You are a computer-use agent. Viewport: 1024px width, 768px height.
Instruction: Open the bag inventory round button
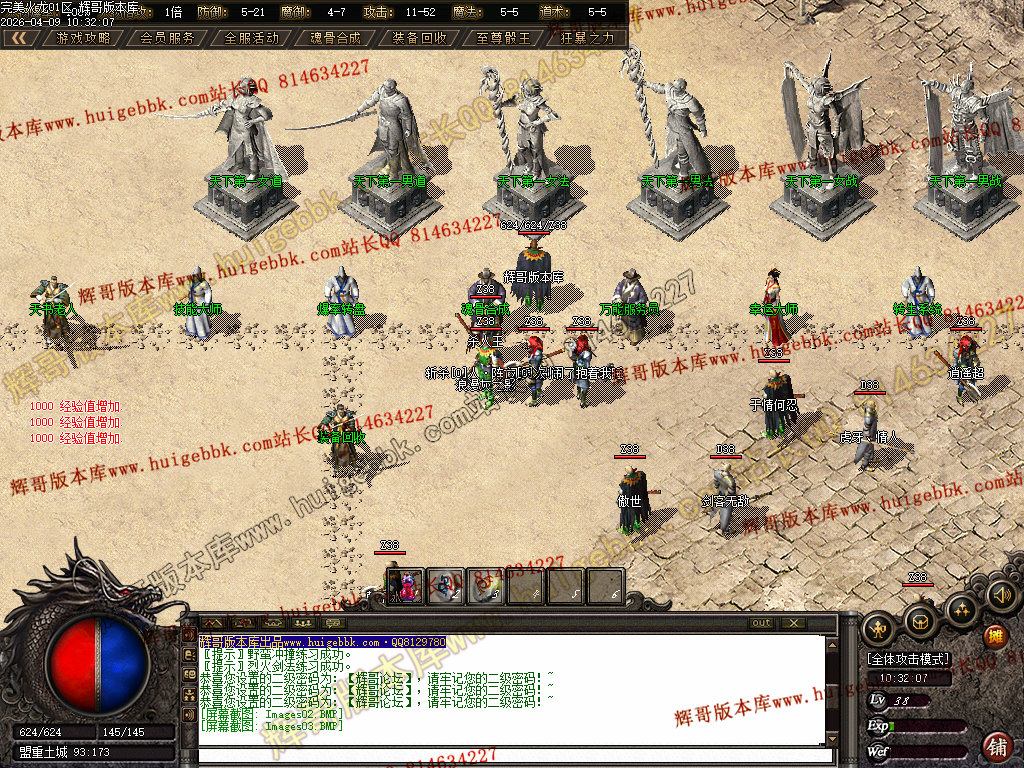click(x=920, y=620)
